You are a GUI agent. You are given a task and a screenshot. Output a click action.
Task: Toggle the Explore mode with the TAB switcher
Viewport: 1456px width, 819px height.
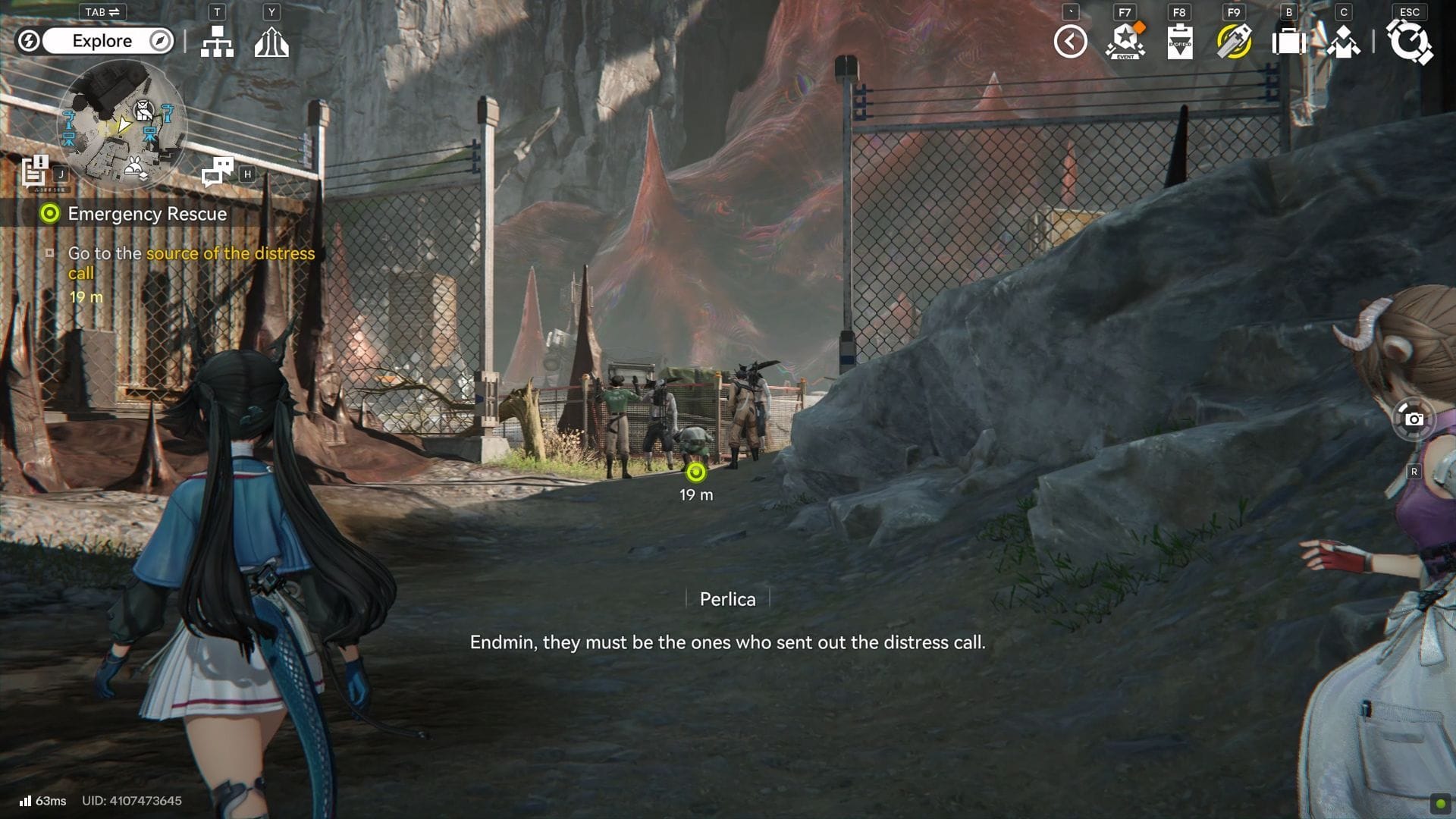pyautogui.click(x=101, y=11)
